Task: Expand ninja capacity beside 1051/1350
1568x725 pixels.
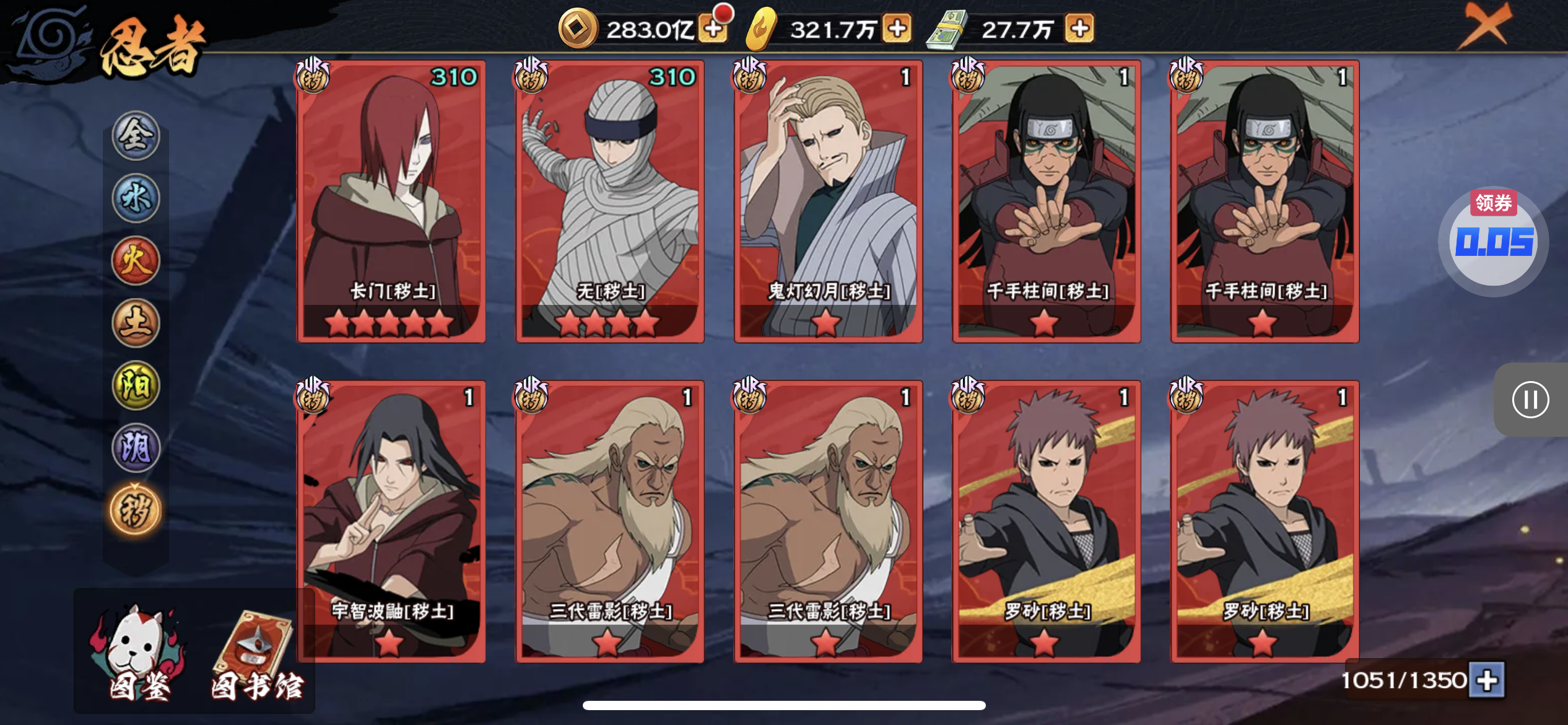Action: click(x=1487, y=680)
